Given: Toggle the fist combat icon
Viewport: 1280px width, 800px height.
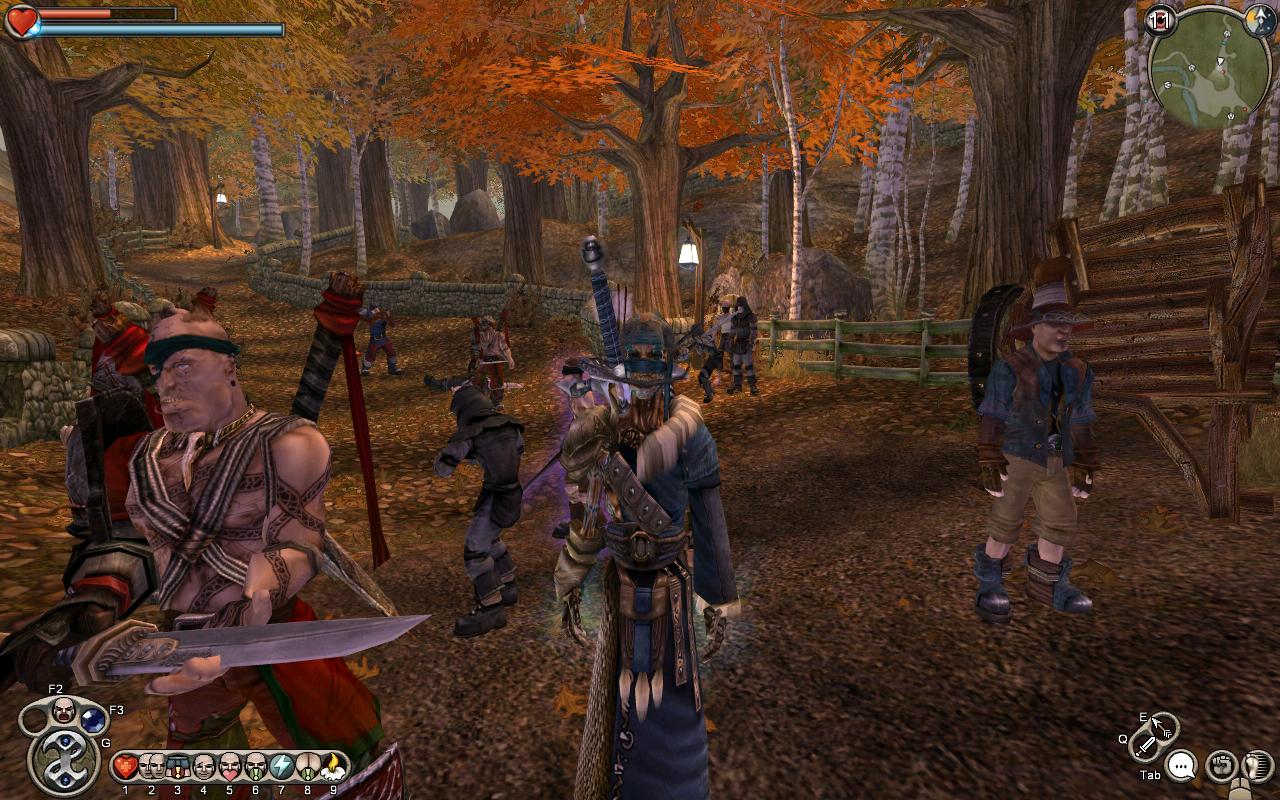Looking at the screenshot, I should (x=1221, y=766).
